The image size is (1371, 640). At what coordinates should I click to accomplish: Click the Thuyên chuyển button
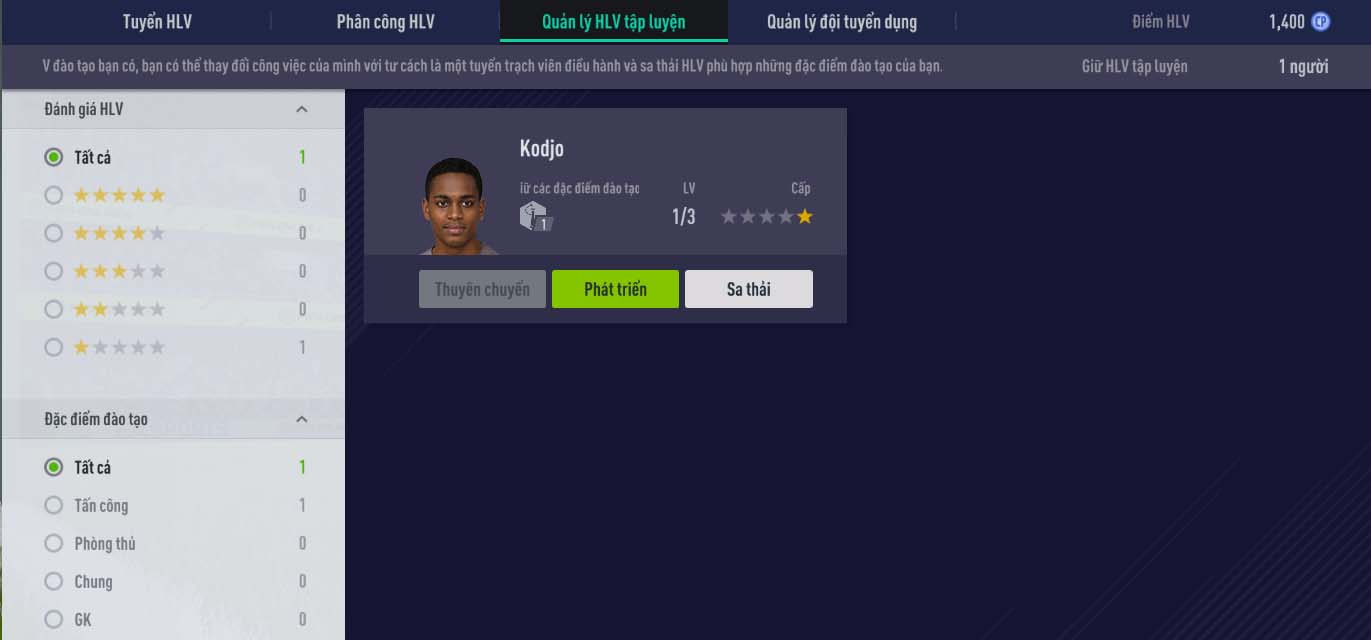(x=482, y=289)
